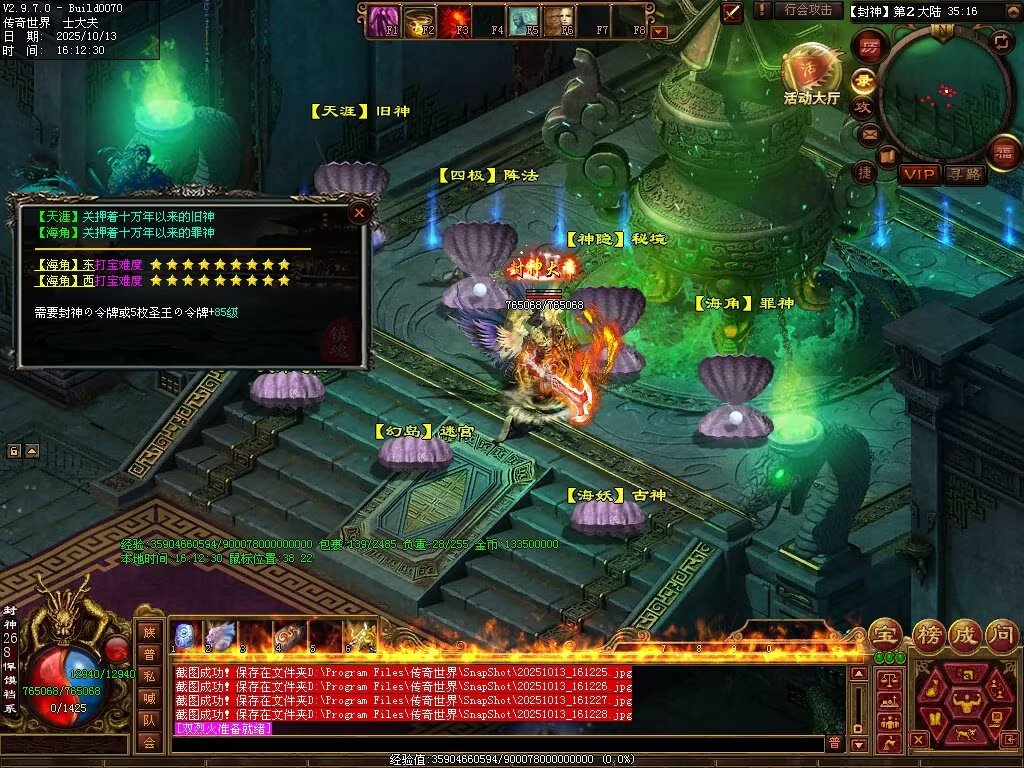Open the 宝 treasure shop button
Image resolution: width=1024 pixels, height=768 pixels.
coord(886,632)
